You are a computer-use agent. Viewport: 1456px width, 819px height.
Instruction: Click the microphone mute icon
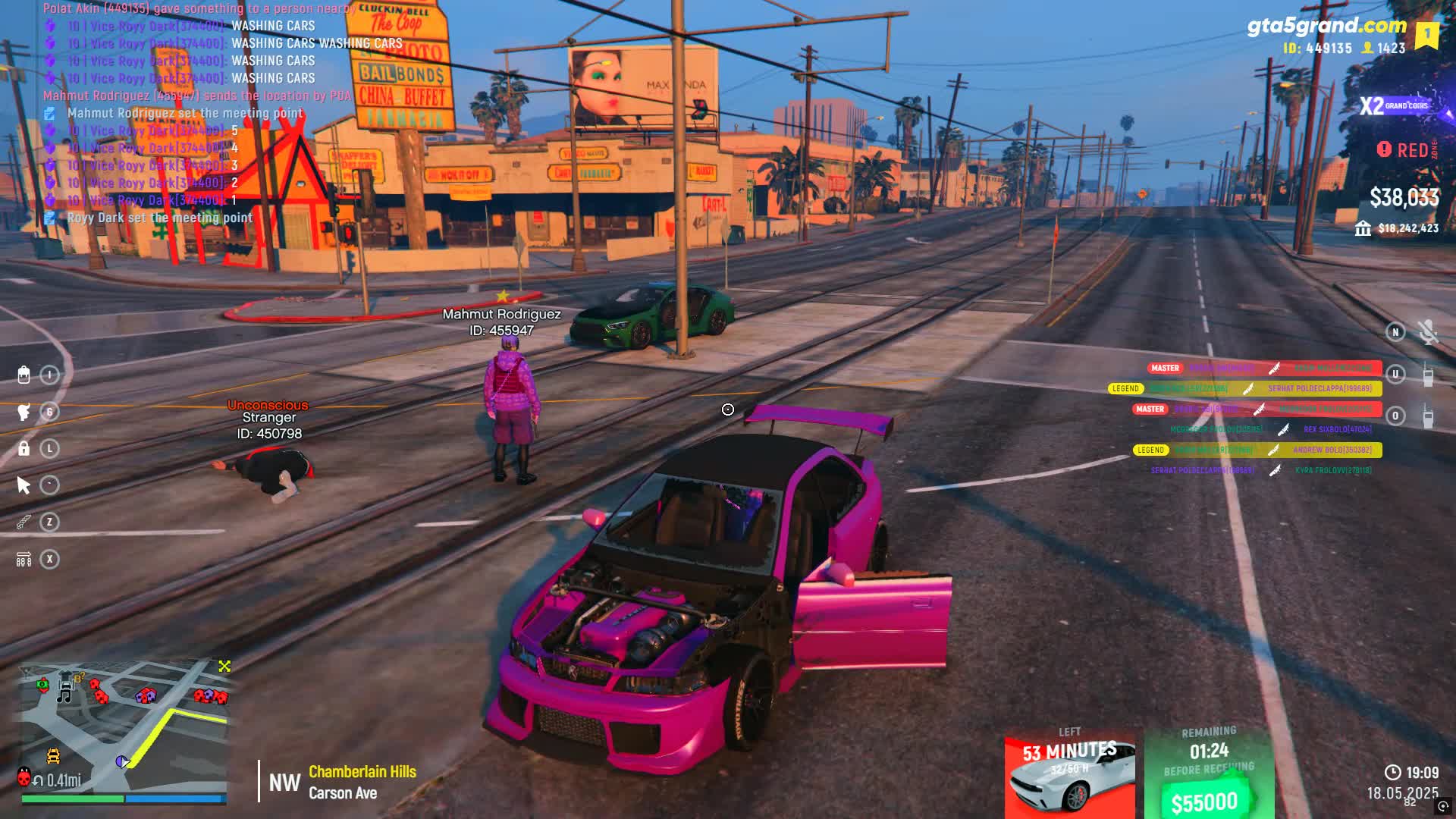tap(1427, 332)
